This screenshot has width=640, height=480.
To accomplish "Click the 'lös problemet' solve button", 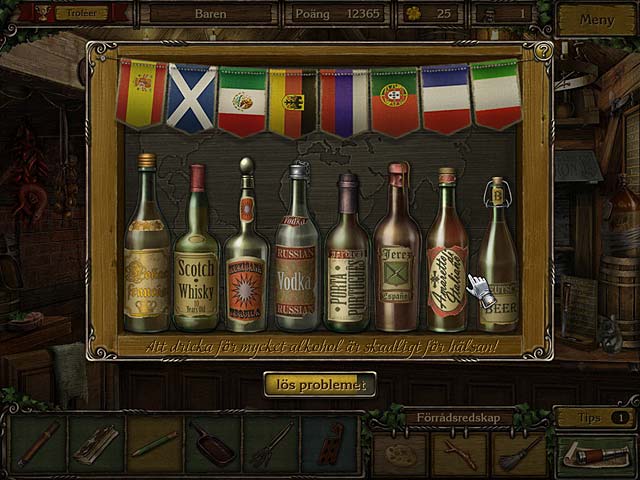I will 320,384.
